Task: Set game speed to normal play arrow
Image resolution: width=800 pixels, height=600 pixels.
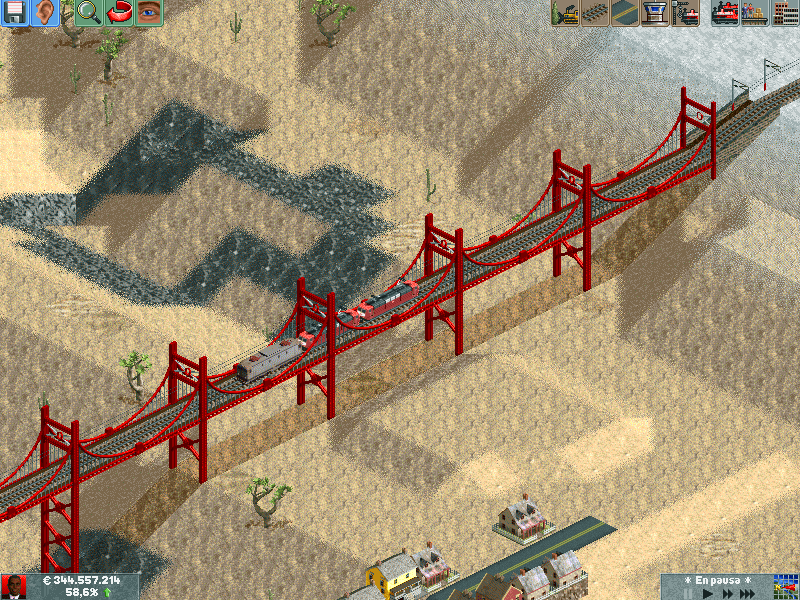Action: [x=708, y=593]
